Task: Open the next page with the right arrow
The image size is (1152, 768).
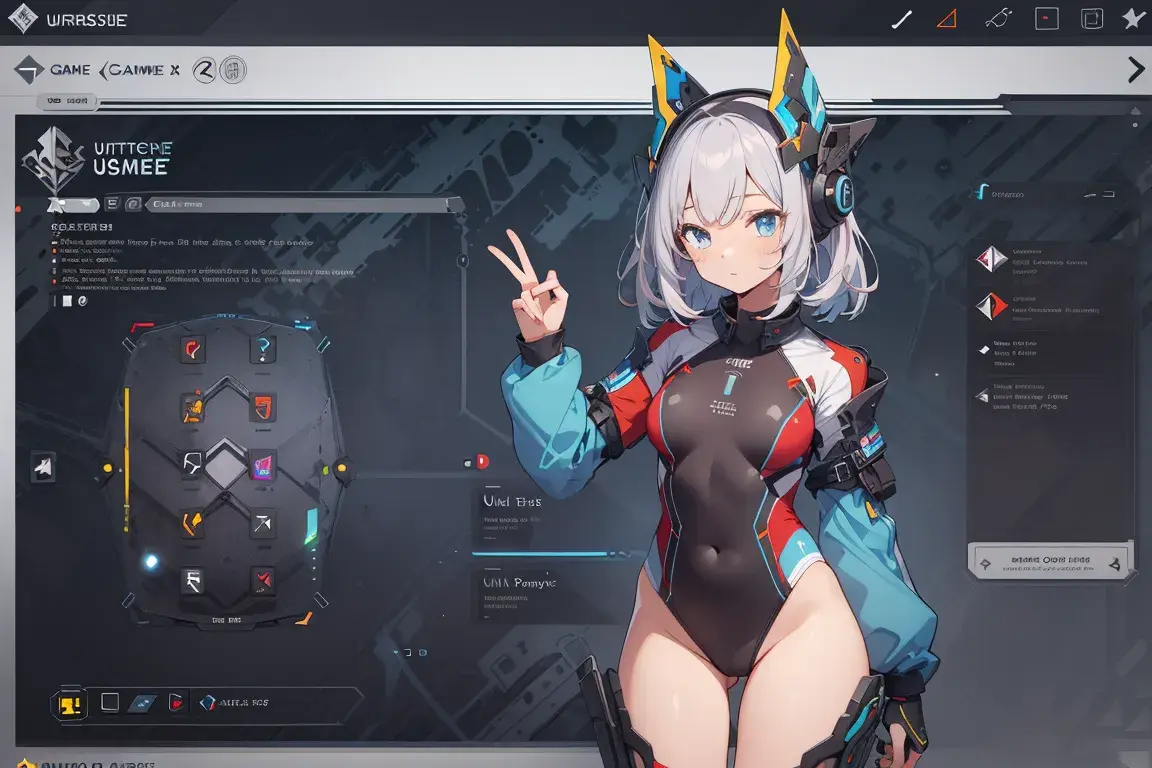Action: click(1136, 69)
